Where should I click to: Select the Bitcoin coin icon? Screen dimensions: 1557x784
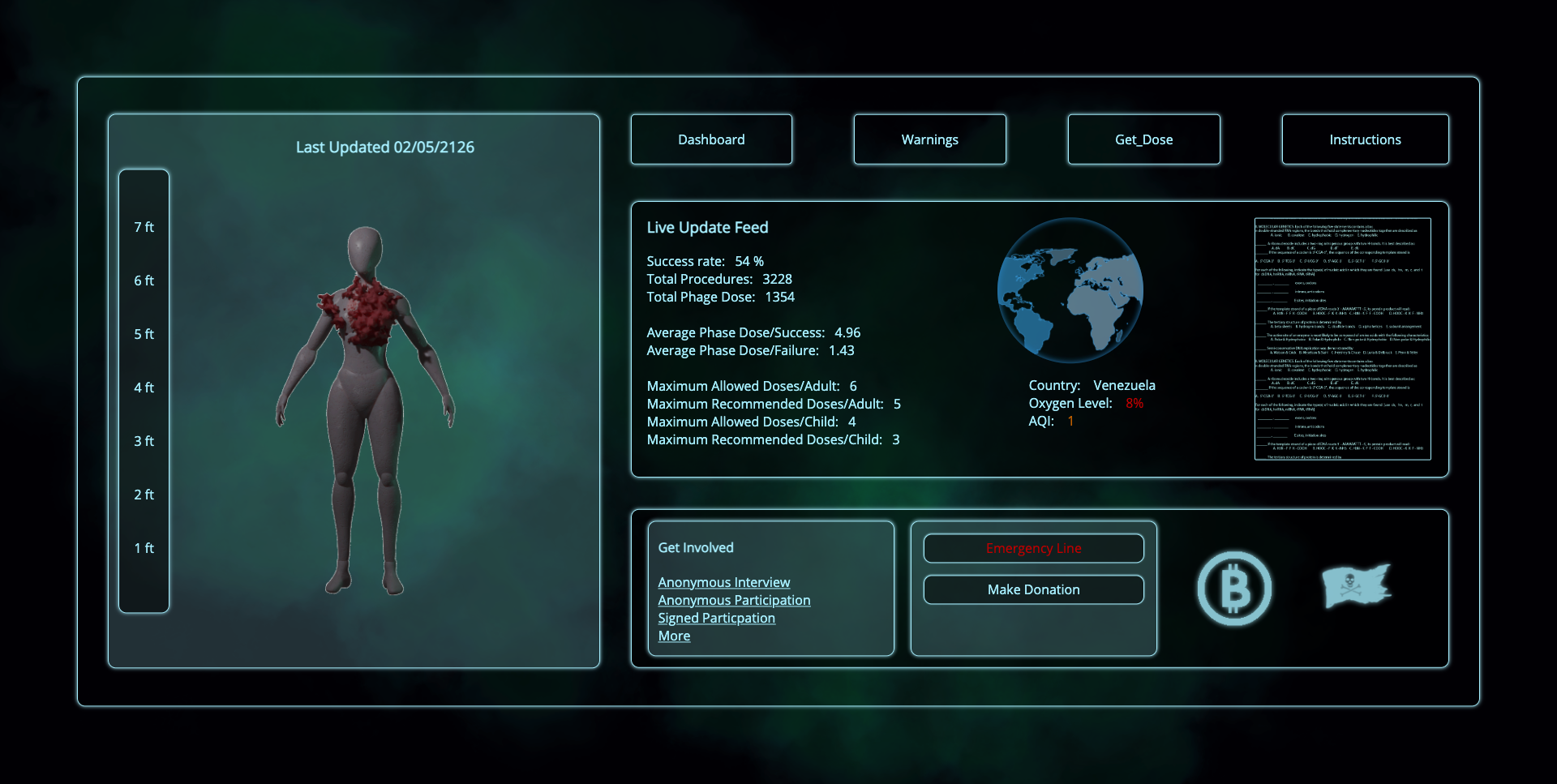[x=1234, y=589]
